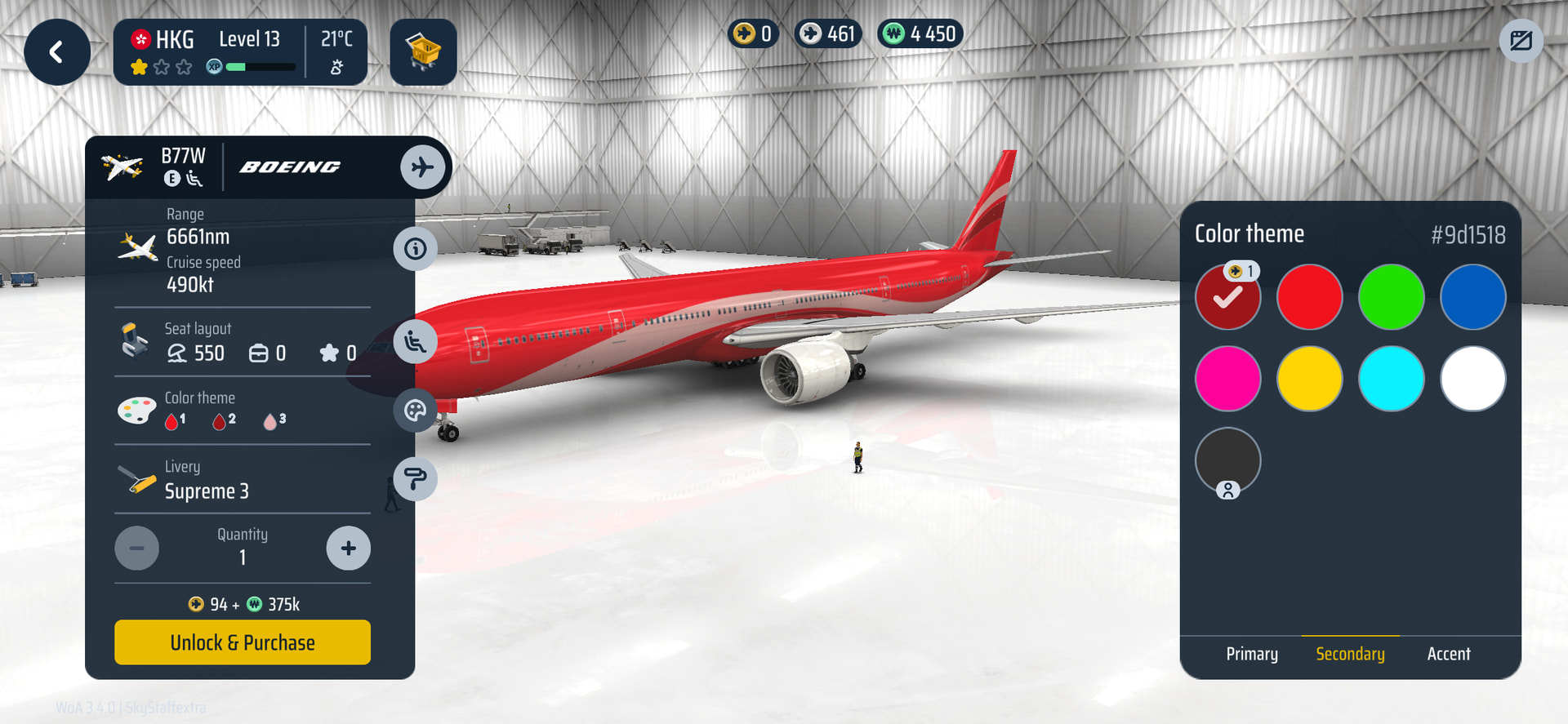The width and height of the screenshot is (1568, 724).
Task: Open the shopping cart store
Action: click(423, 53)
